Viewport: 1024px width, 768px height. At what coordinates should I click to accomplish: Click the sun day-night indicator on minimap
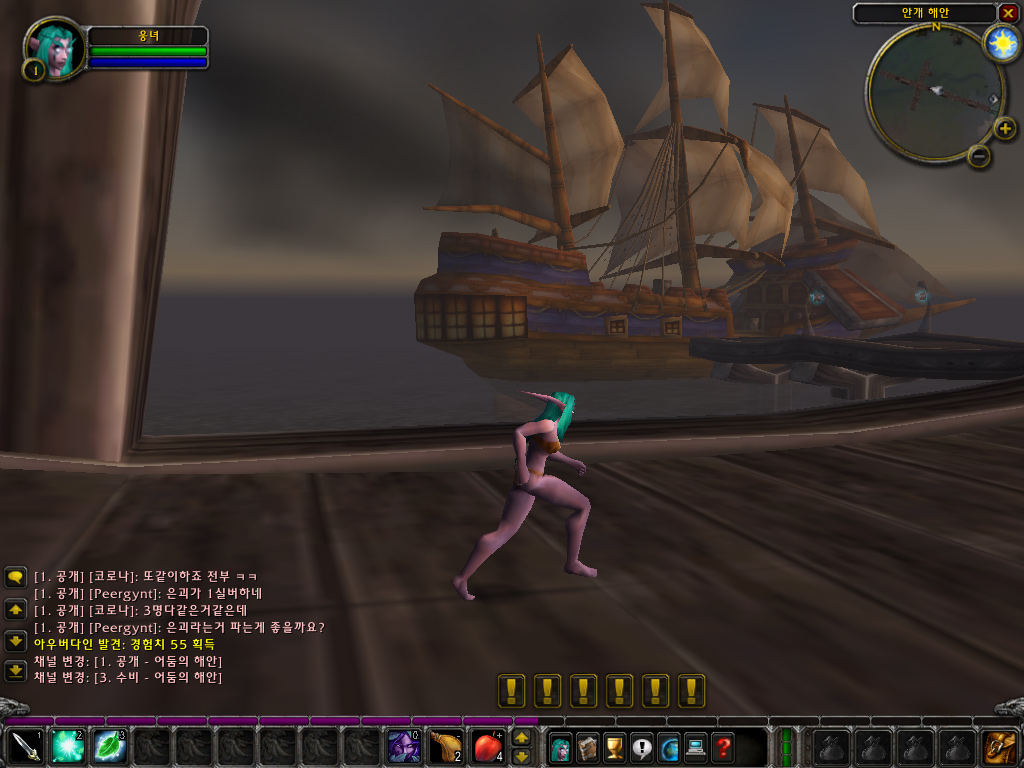tap(1000, 43)
